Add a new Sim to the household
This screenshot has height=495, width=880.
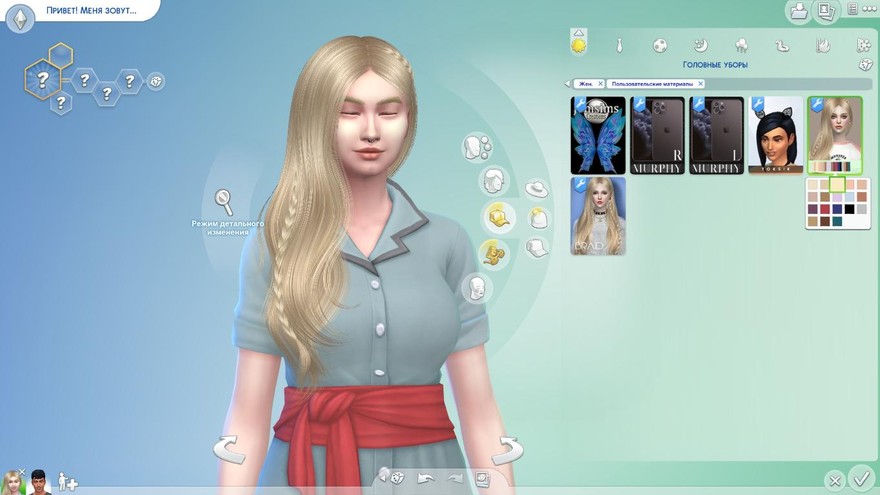pos(68,482)
